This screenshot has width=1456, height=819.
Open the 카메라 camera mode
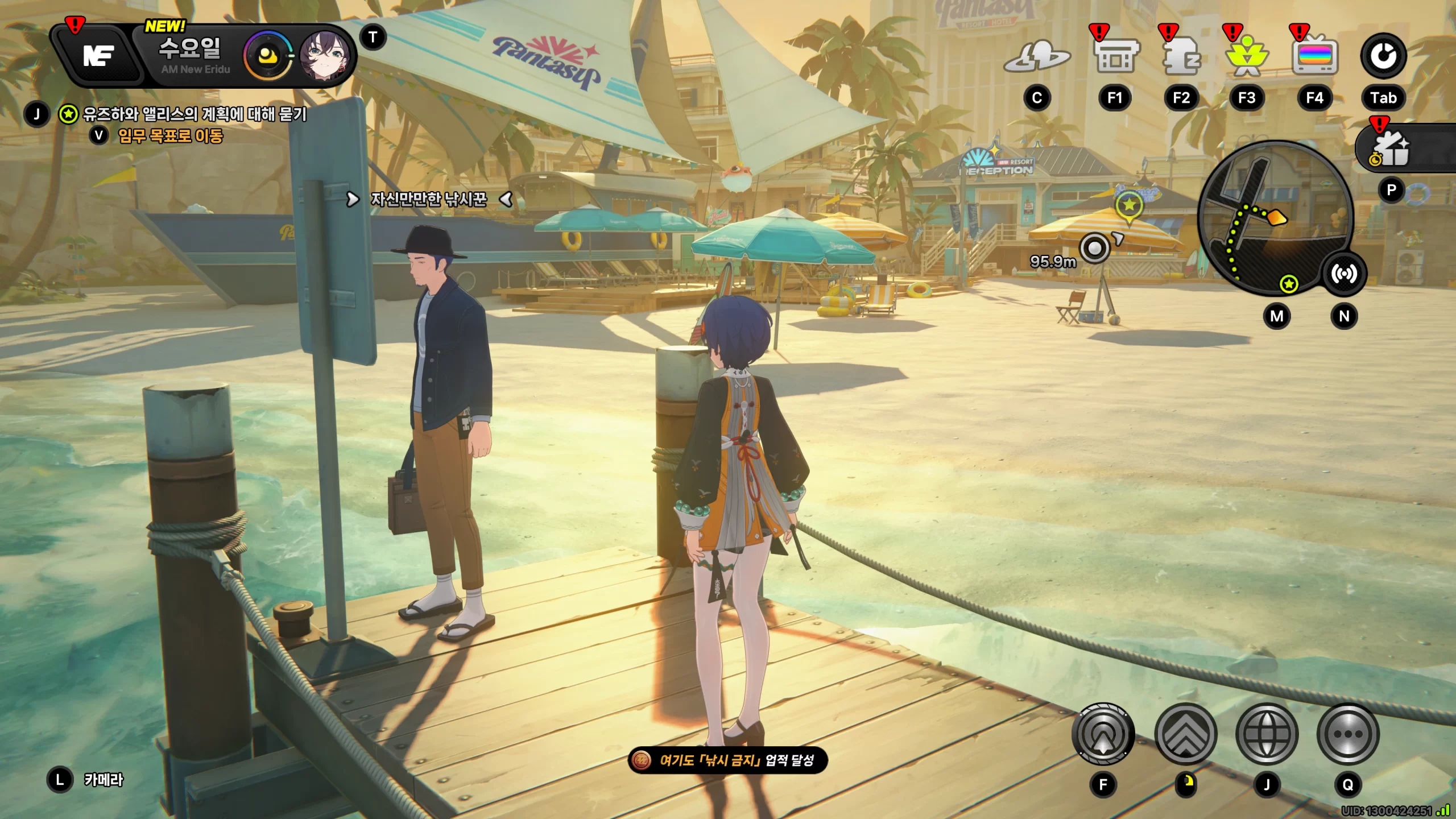tap(102, 780)
